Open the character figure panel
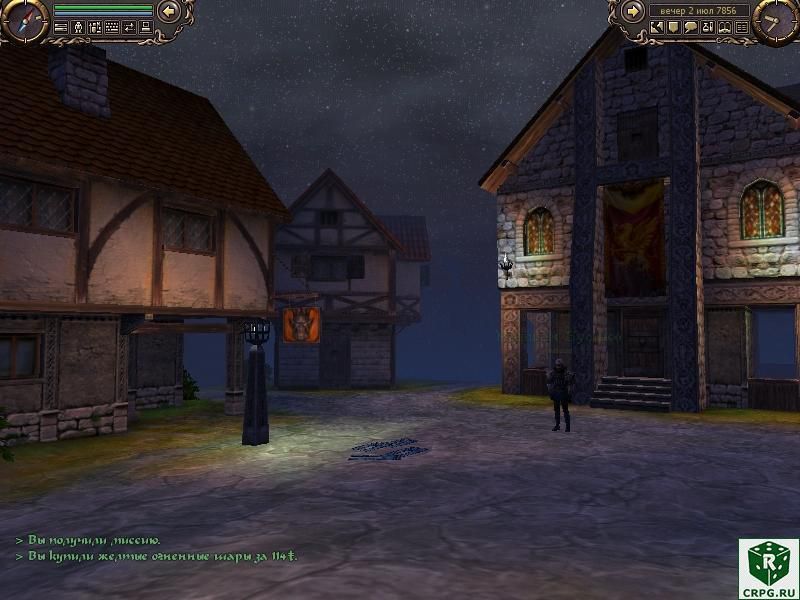800x600 pixels. (x=78, y=27)
